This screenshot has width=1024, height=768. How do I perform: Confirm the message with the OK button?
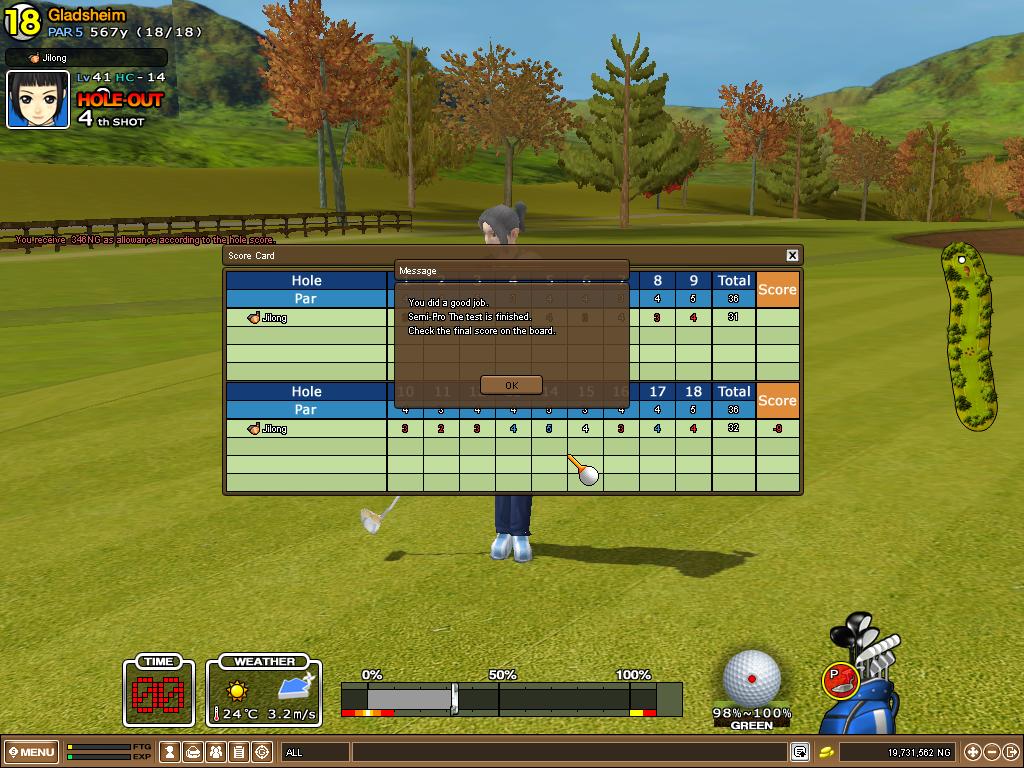(511, 385)
